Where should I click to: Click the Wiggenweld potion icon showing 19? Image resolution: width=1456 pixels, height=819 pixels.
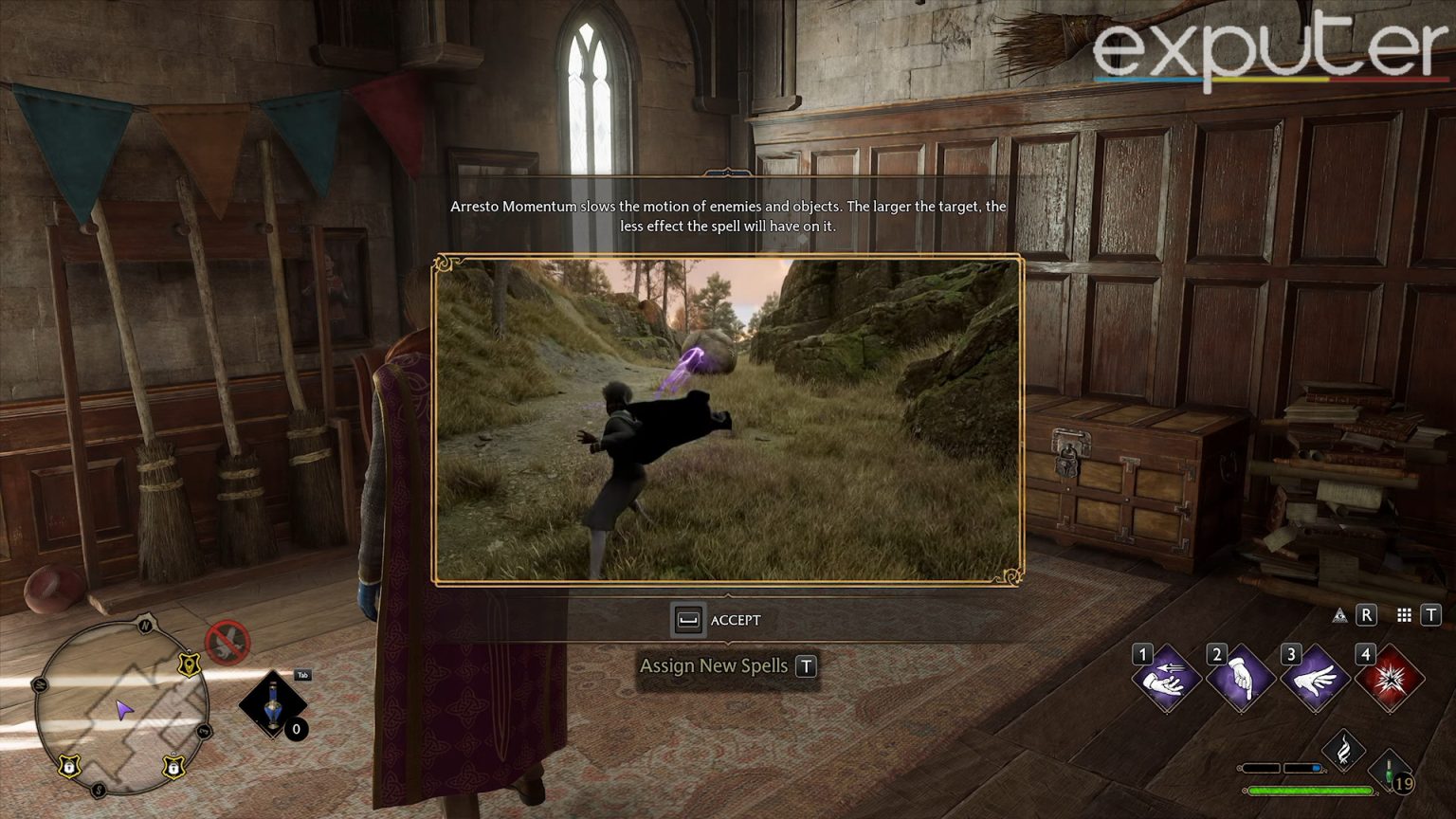(1388, 770)
